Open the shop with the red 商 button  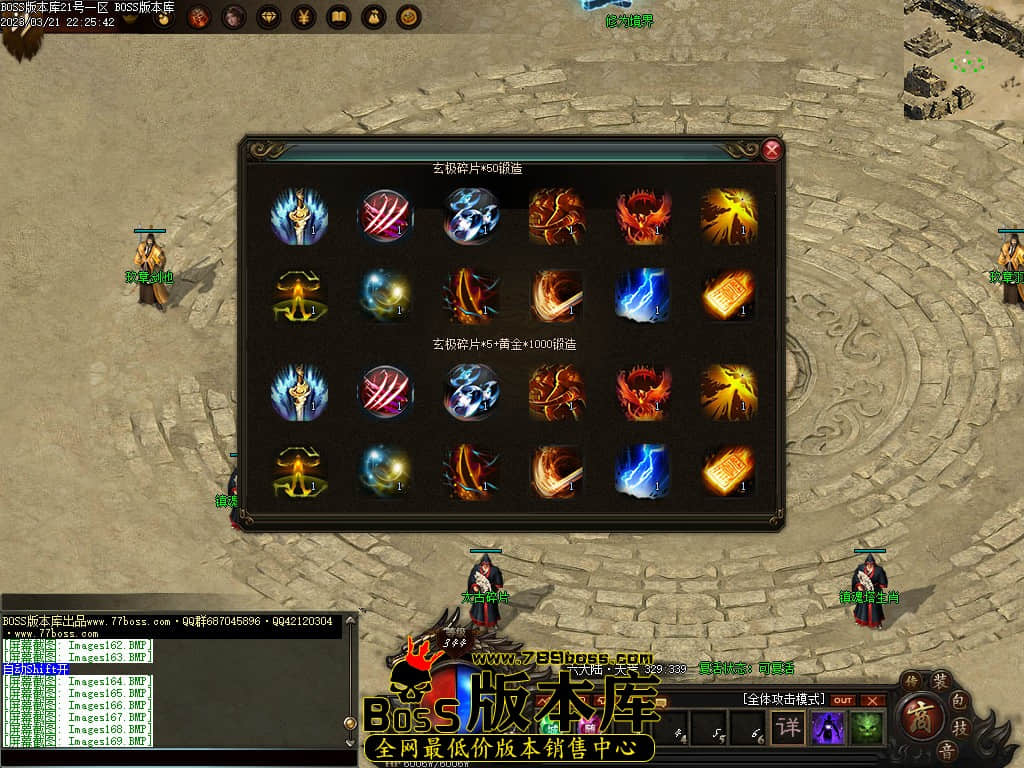(918, 716)
